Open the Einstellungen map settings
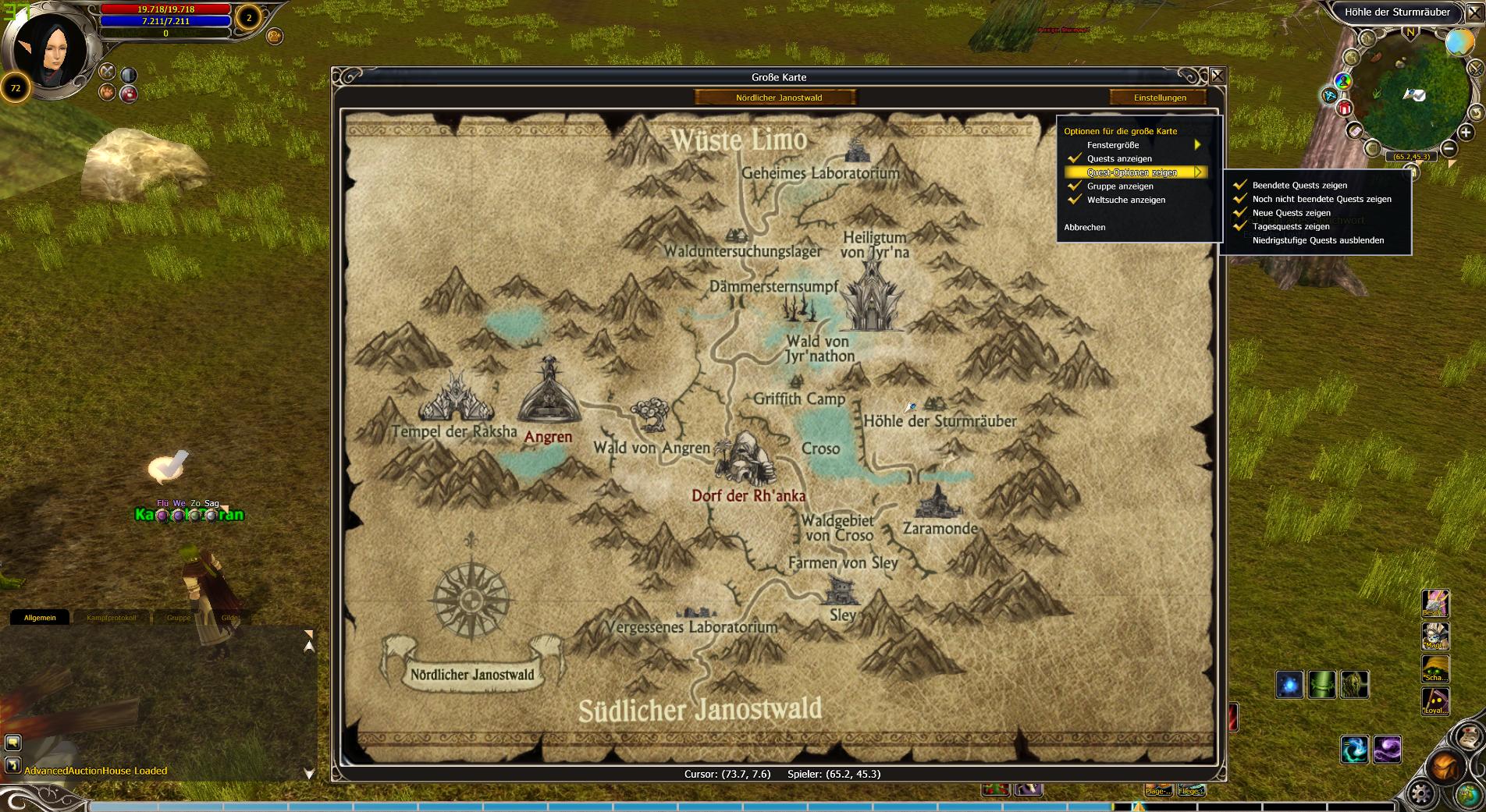Viewport: 1486px width, 812px height. coord(1159,98)
